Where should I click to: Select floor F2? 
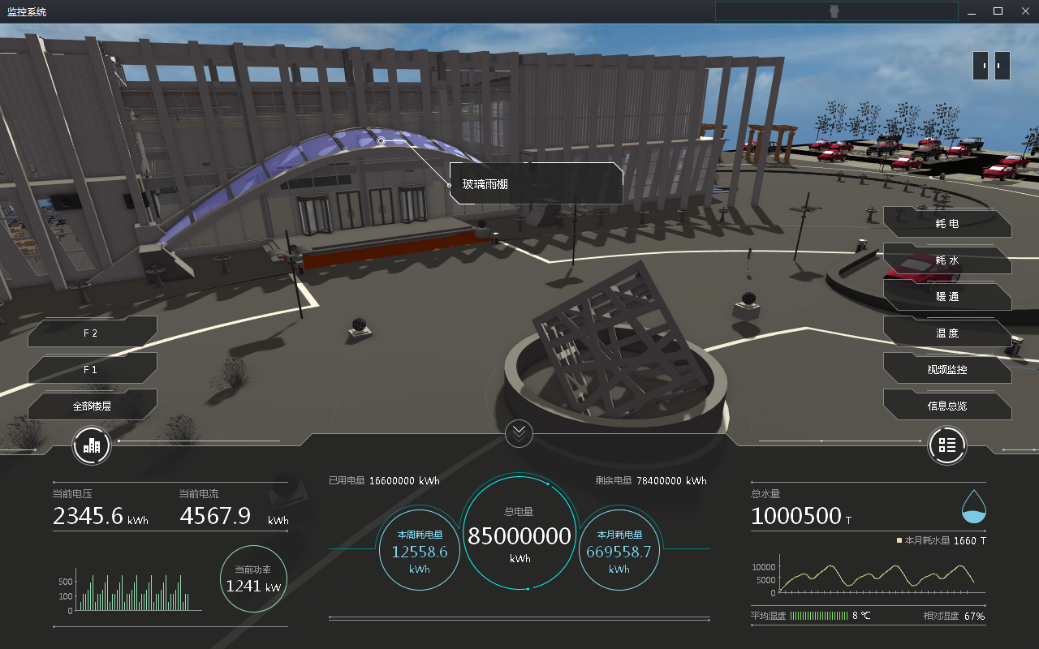click(92, 332)
